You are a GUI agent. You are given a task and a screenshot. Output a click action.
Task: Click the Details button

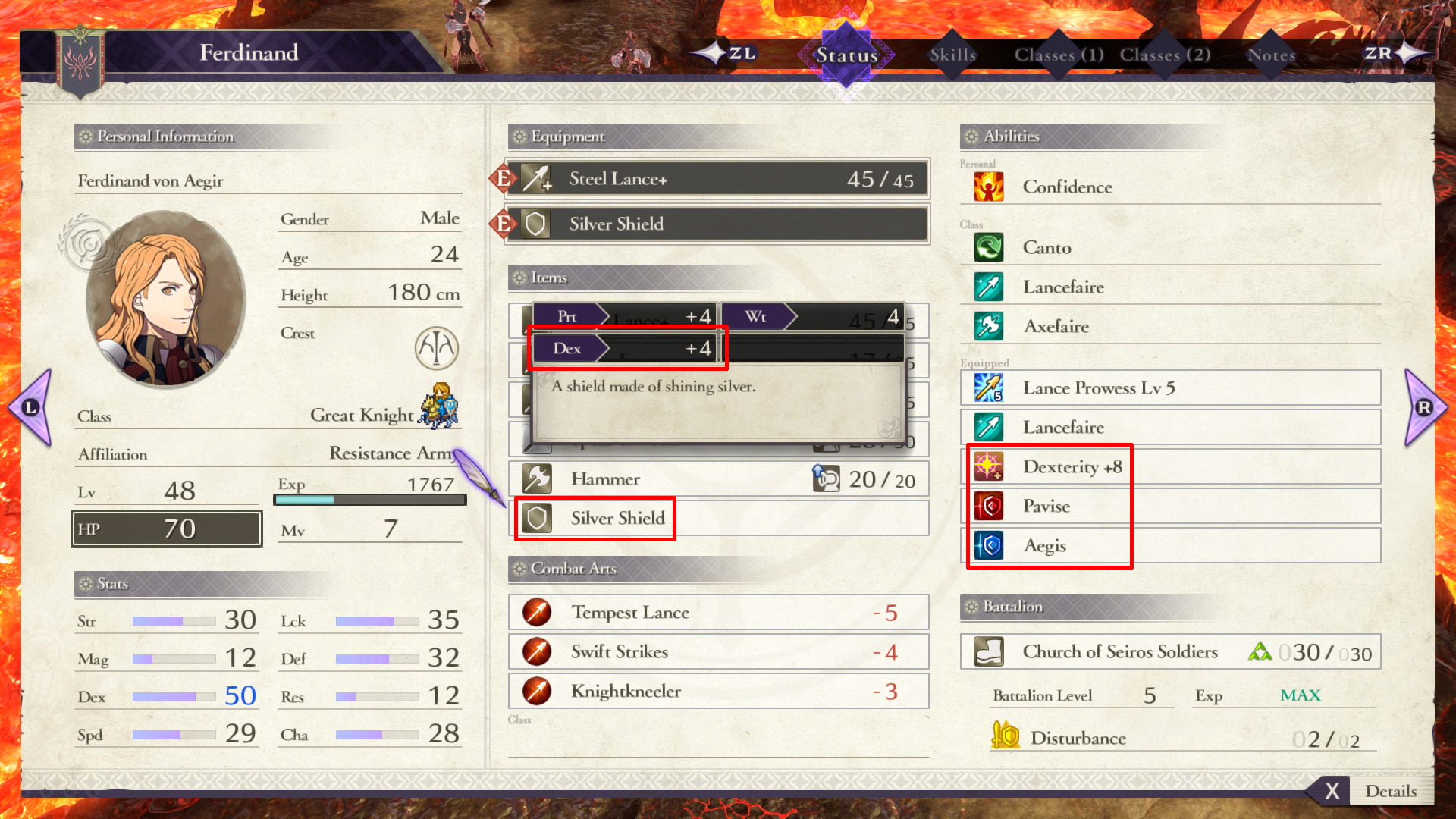(1392, 791)
